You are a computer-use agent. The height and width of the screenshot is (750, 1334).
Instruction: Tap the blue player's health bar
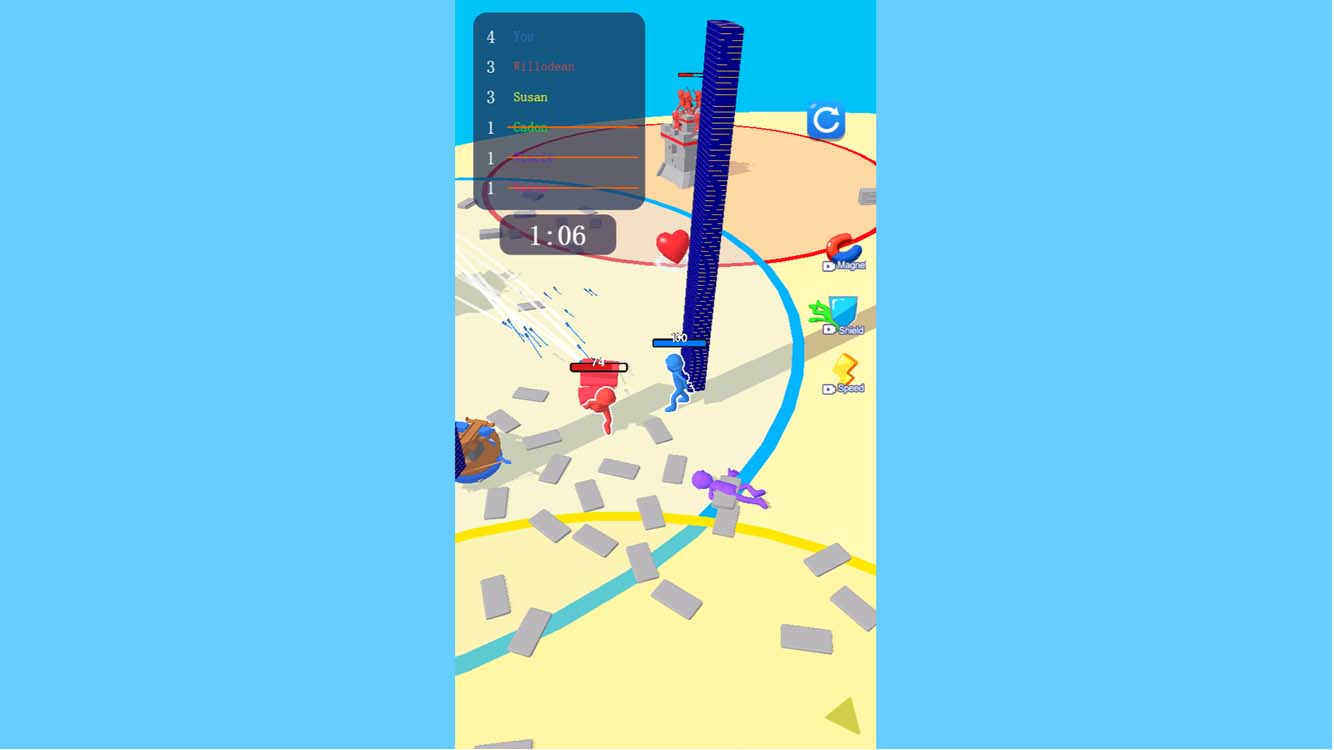tap(679, 341)
